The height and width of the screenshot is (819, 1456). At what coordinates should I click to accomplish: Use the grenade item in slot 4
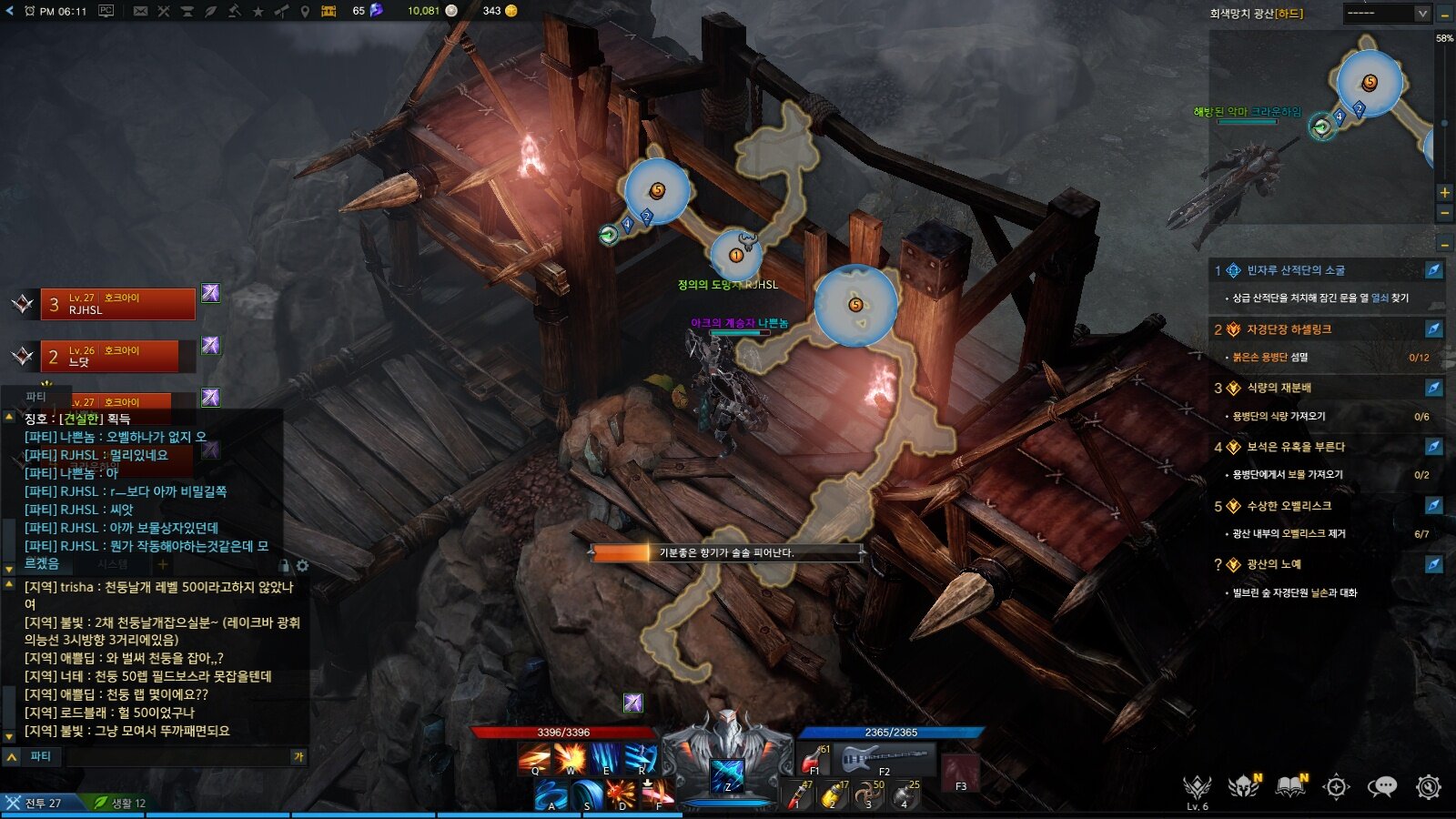tap(905, 794)
